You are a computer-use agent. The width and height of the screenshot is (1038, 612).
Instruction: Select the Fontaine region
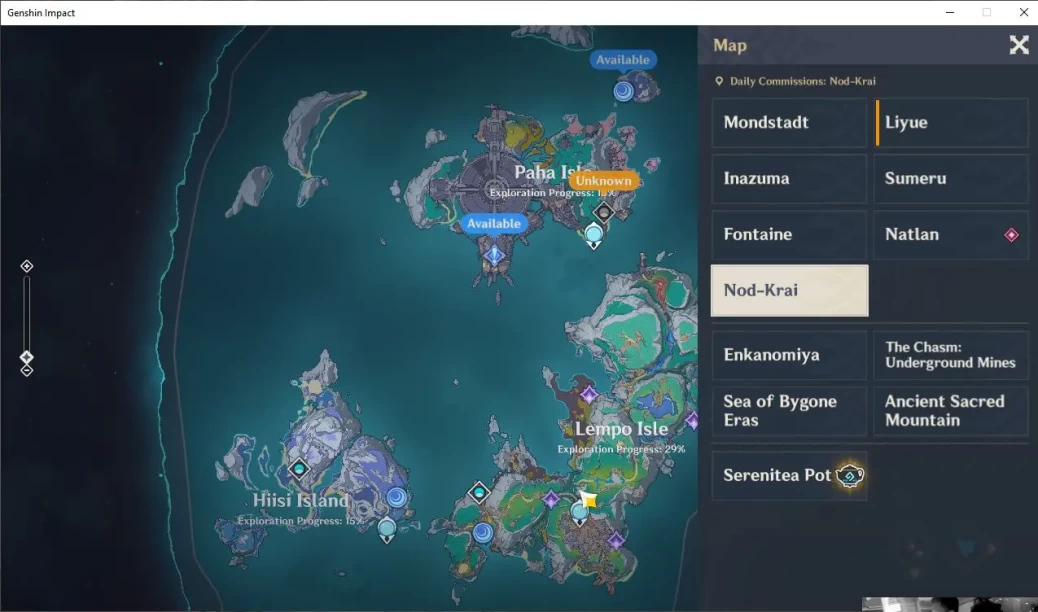(788, 235)
